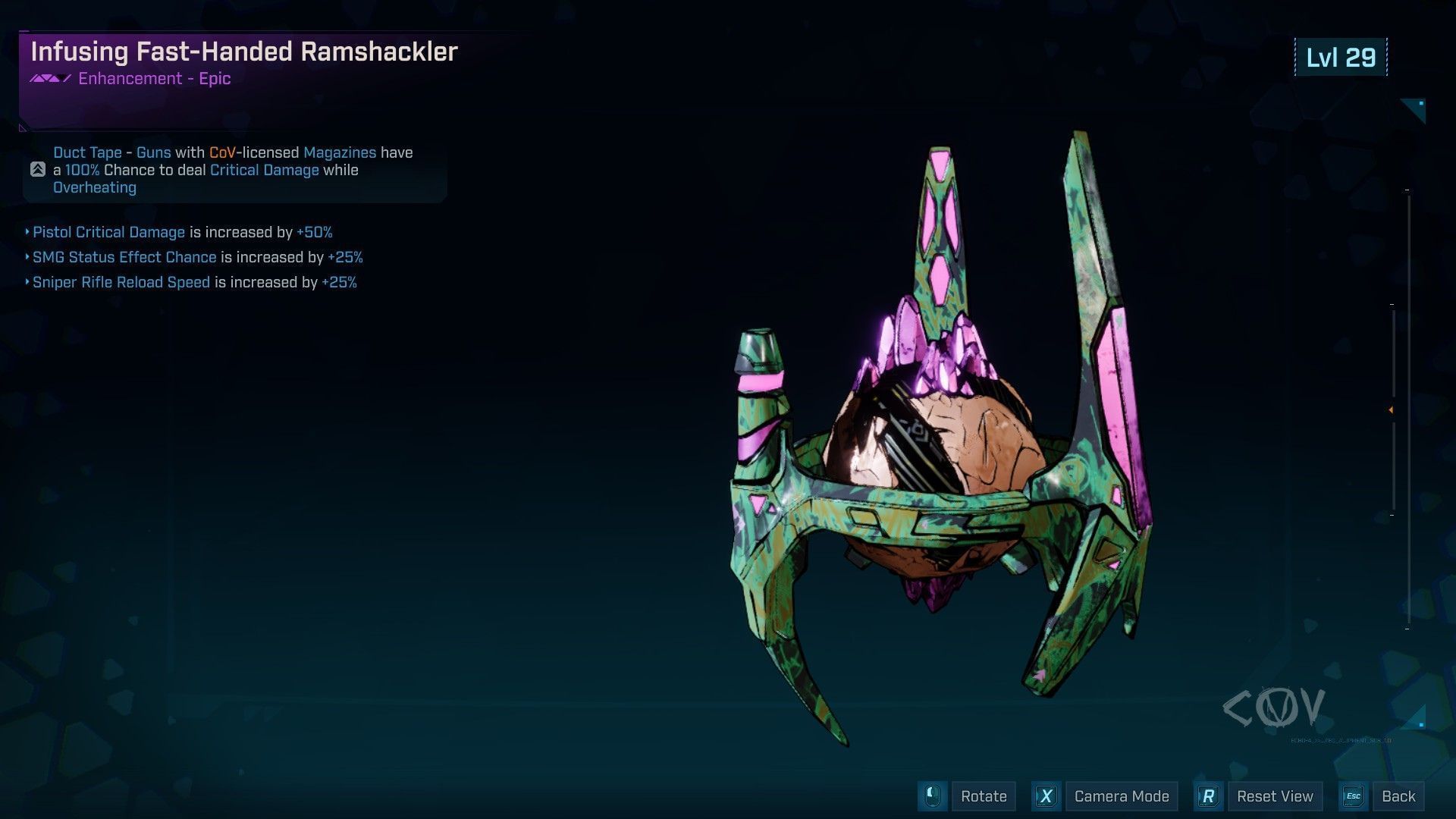Expand the Duct Tape perk description
This screenshot has width=1456, height=819.
click(x=38, y=170)
